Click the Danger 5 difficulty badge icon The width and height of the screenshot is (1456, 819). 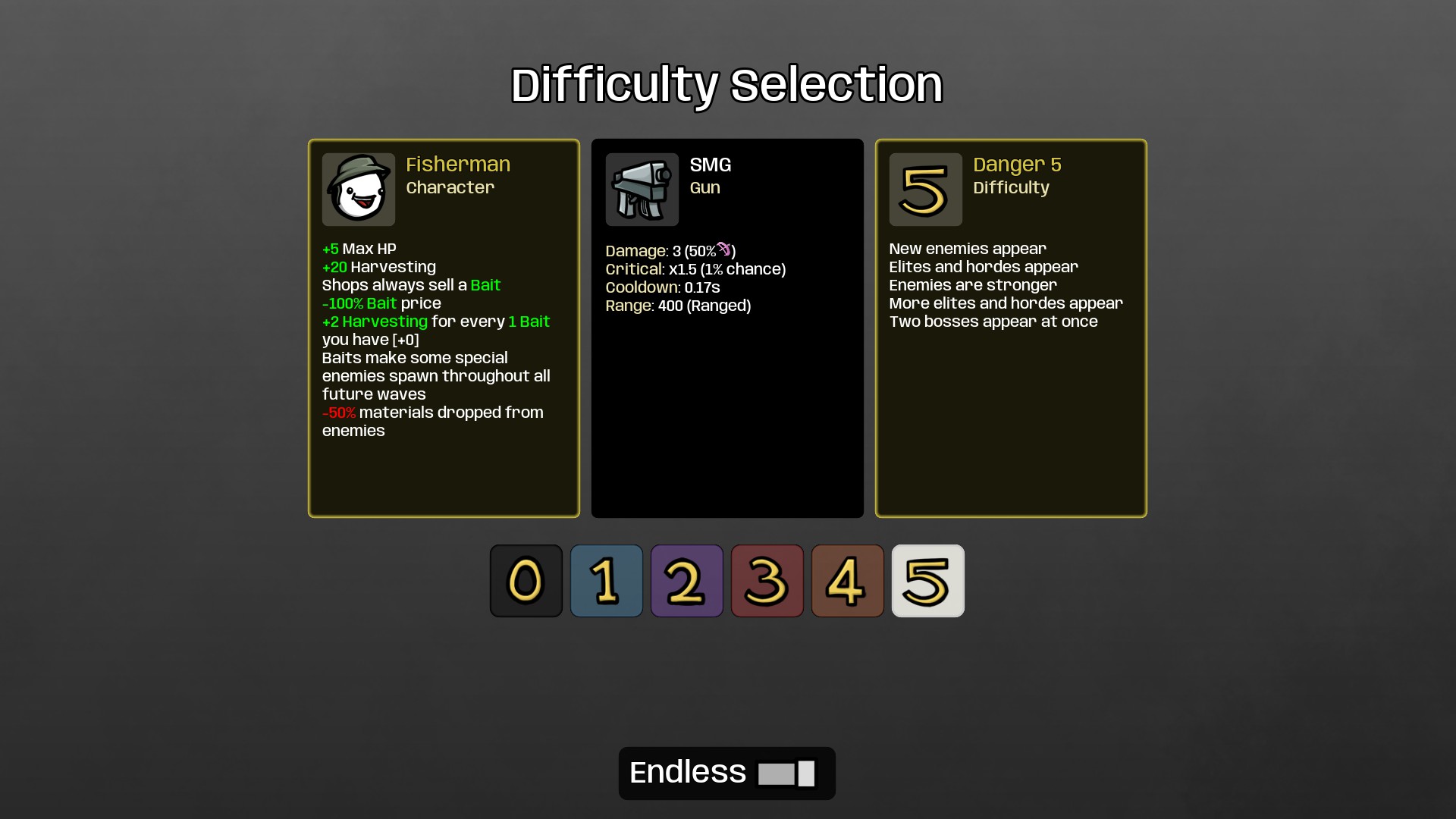924,190
